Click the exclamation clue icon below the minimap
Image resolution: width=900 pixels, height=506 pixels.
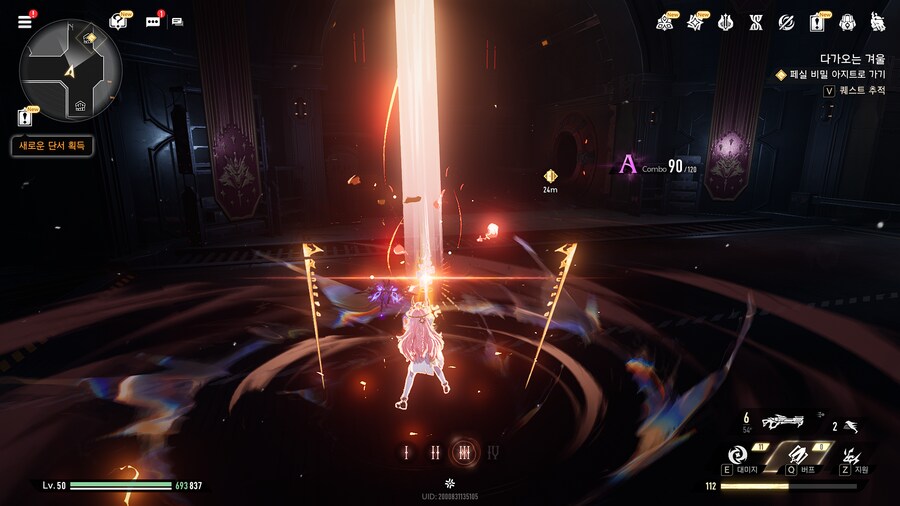click(x=25, y=117)
